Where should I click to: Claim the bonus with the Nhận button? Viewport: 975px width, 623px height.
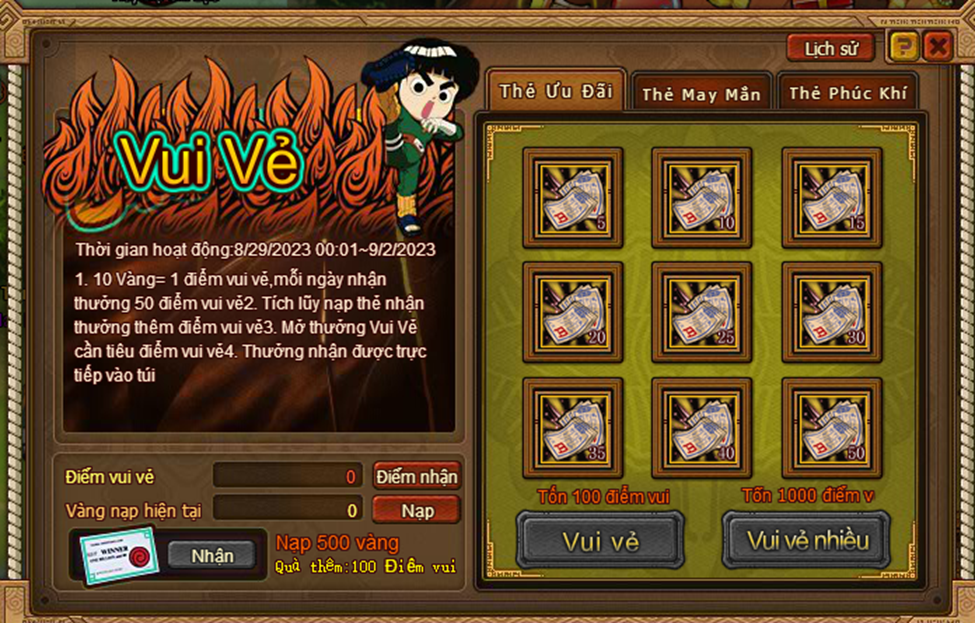point(212,555)
